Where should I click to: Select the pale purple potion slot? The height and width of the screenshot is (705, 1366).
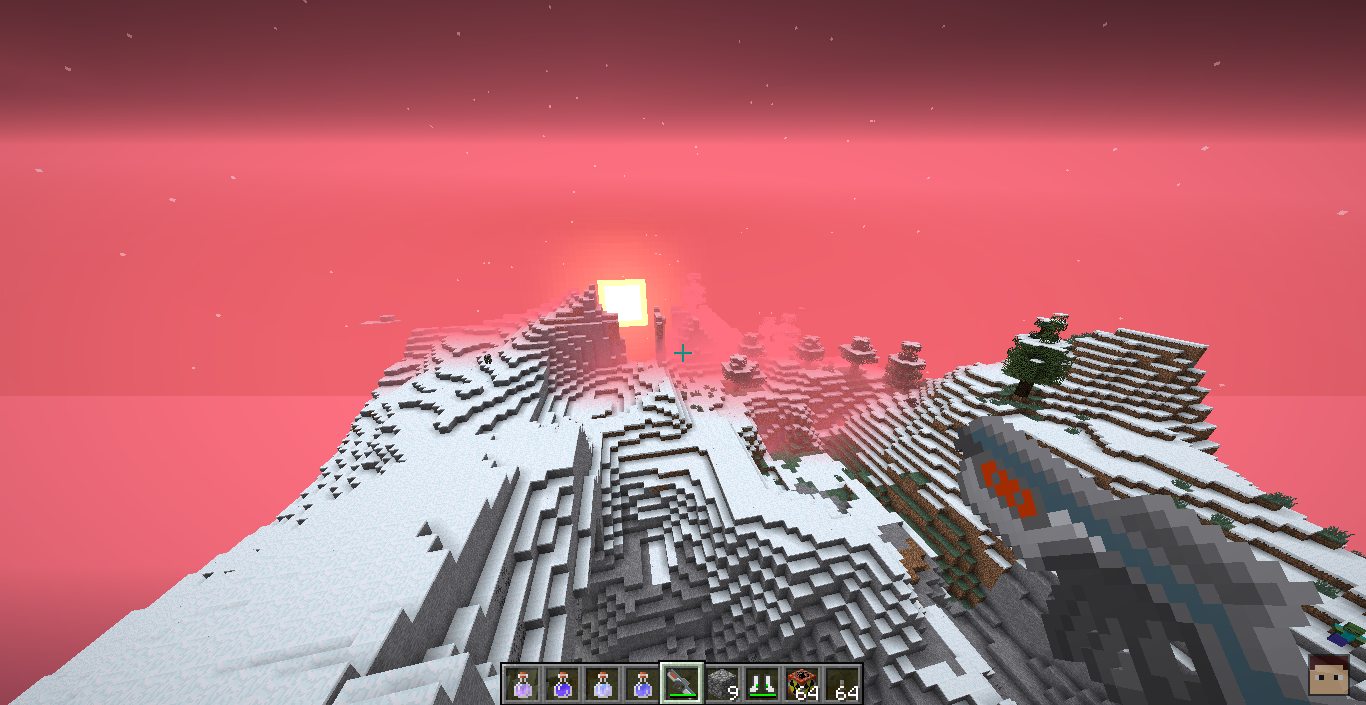tap(521, 684)
